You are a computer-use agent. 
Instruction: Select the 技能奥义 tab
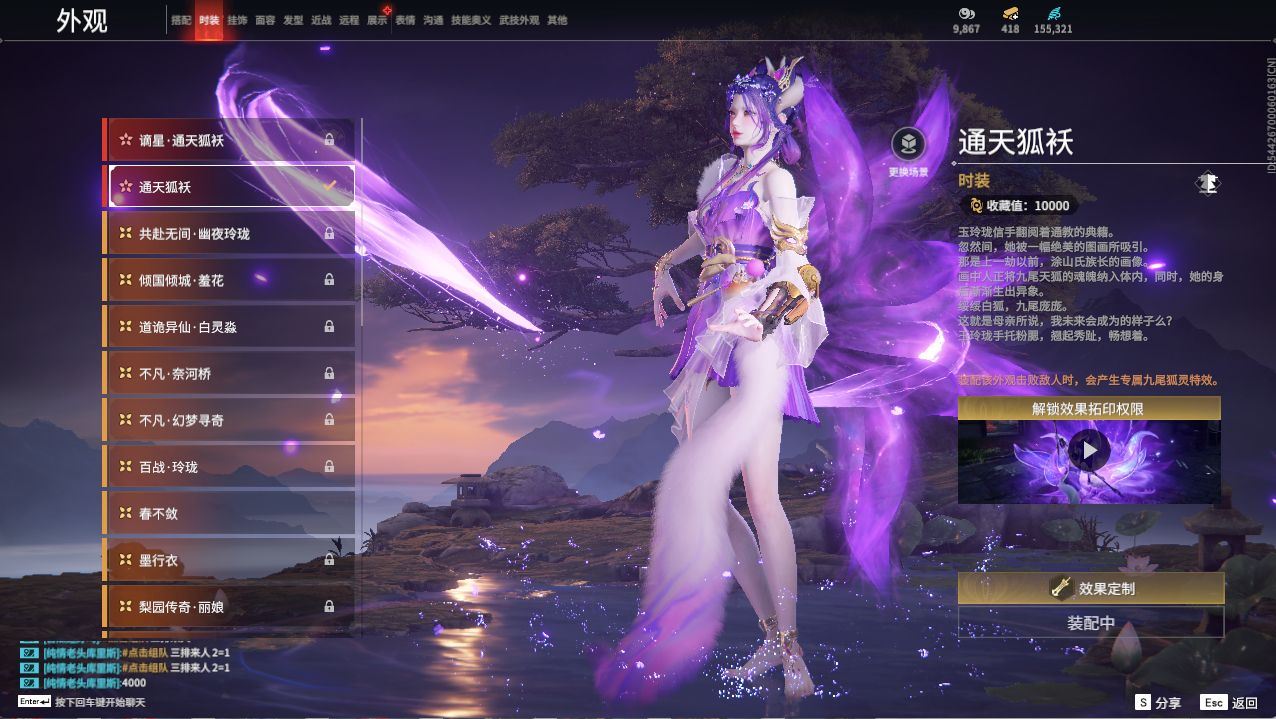click(x=471, y=20)
